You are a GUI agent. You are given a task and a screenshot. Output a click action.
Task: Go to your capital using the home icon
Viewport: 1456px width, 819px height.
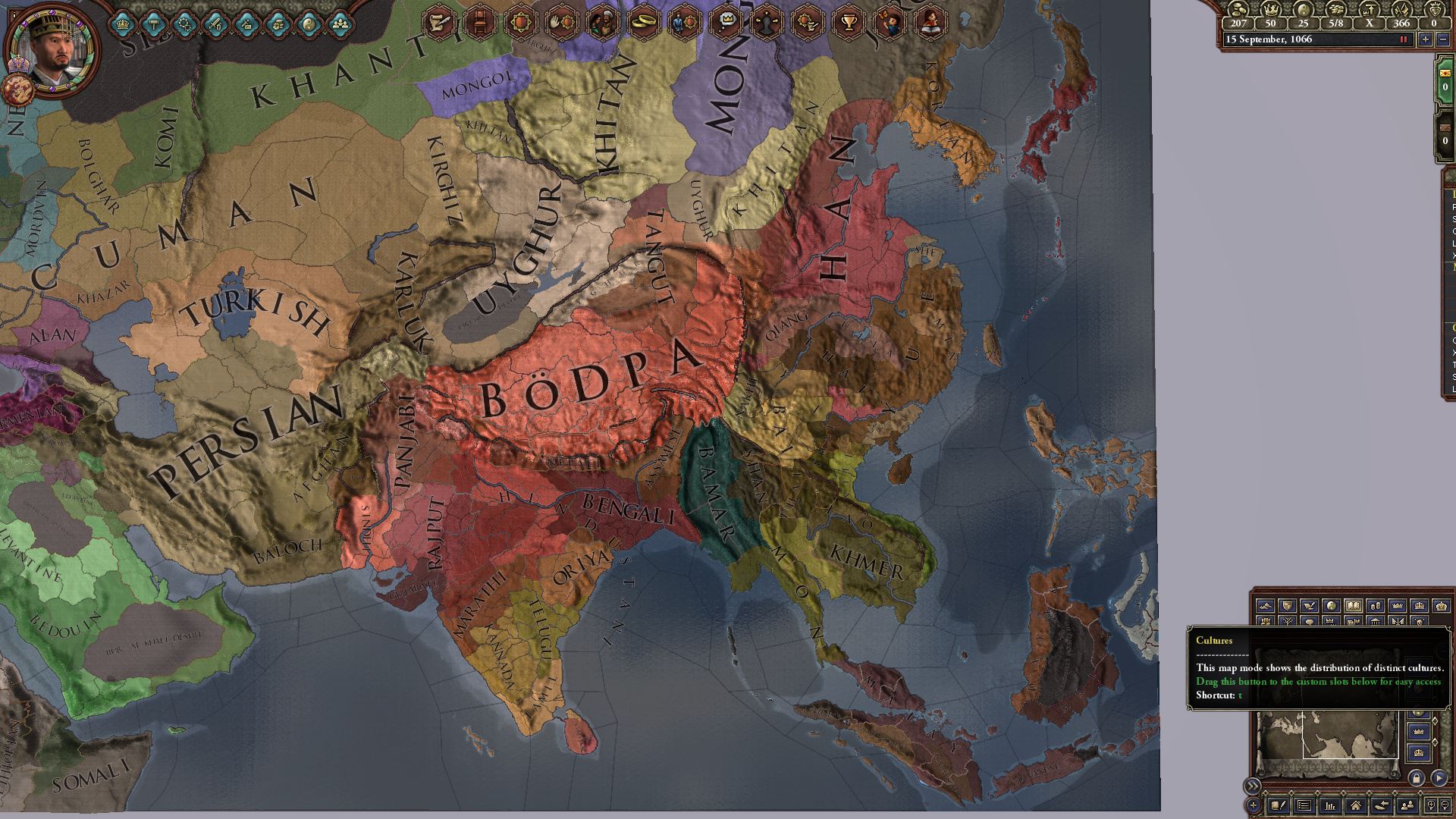tap(1356, 806)
